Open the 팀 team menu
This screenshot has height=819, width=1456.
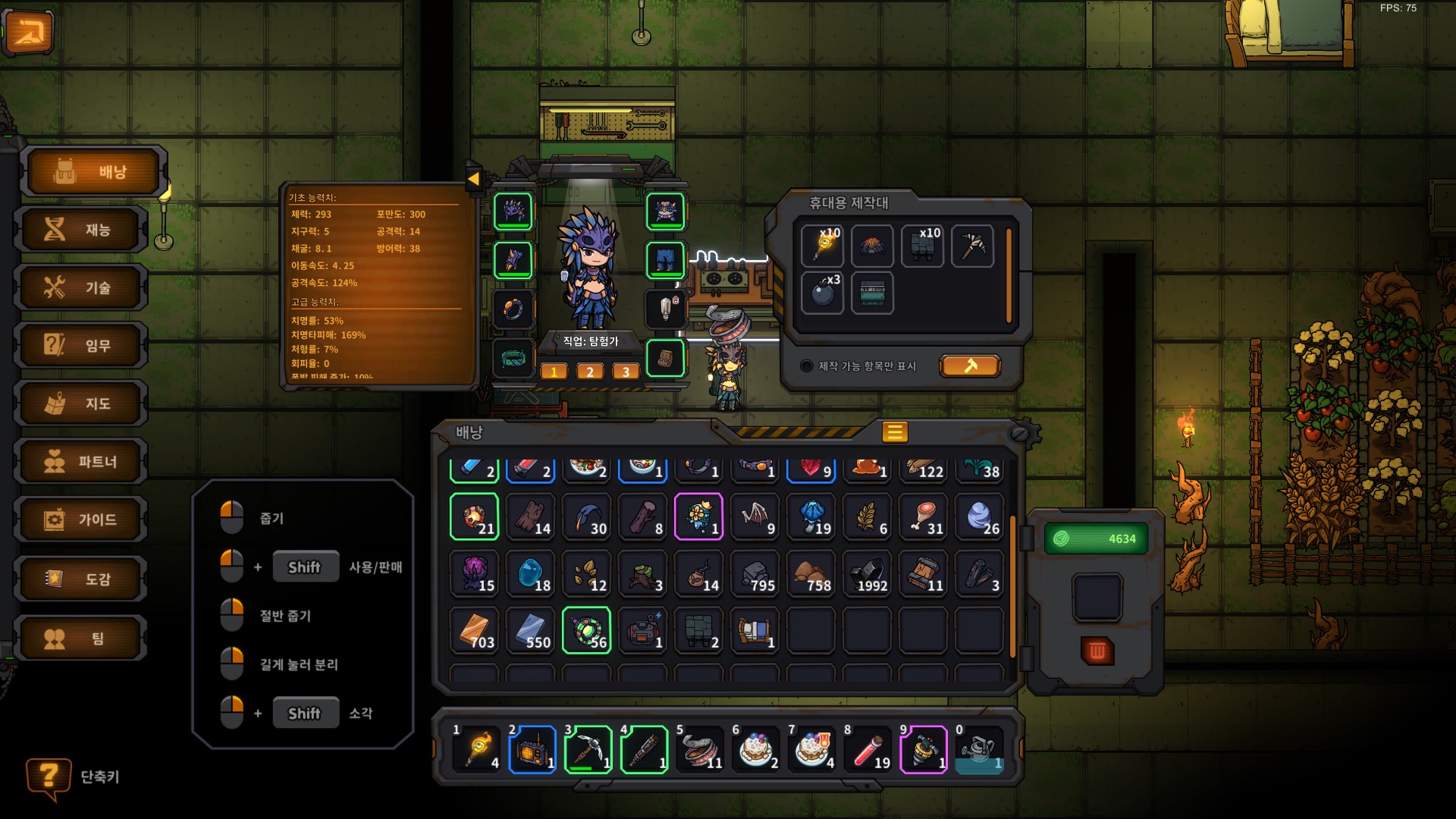[83, 639]
